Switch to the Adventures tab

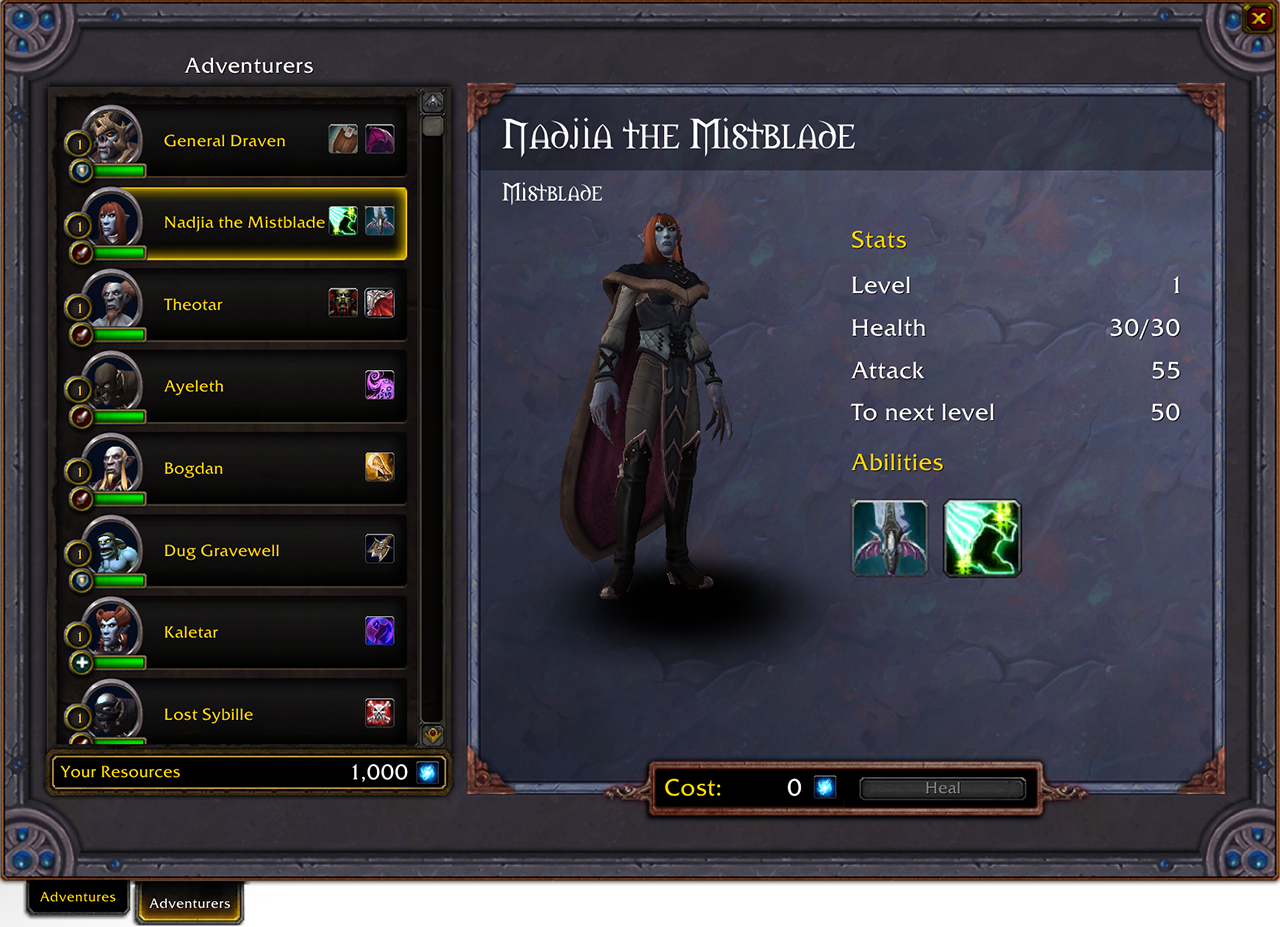[78, 897]
